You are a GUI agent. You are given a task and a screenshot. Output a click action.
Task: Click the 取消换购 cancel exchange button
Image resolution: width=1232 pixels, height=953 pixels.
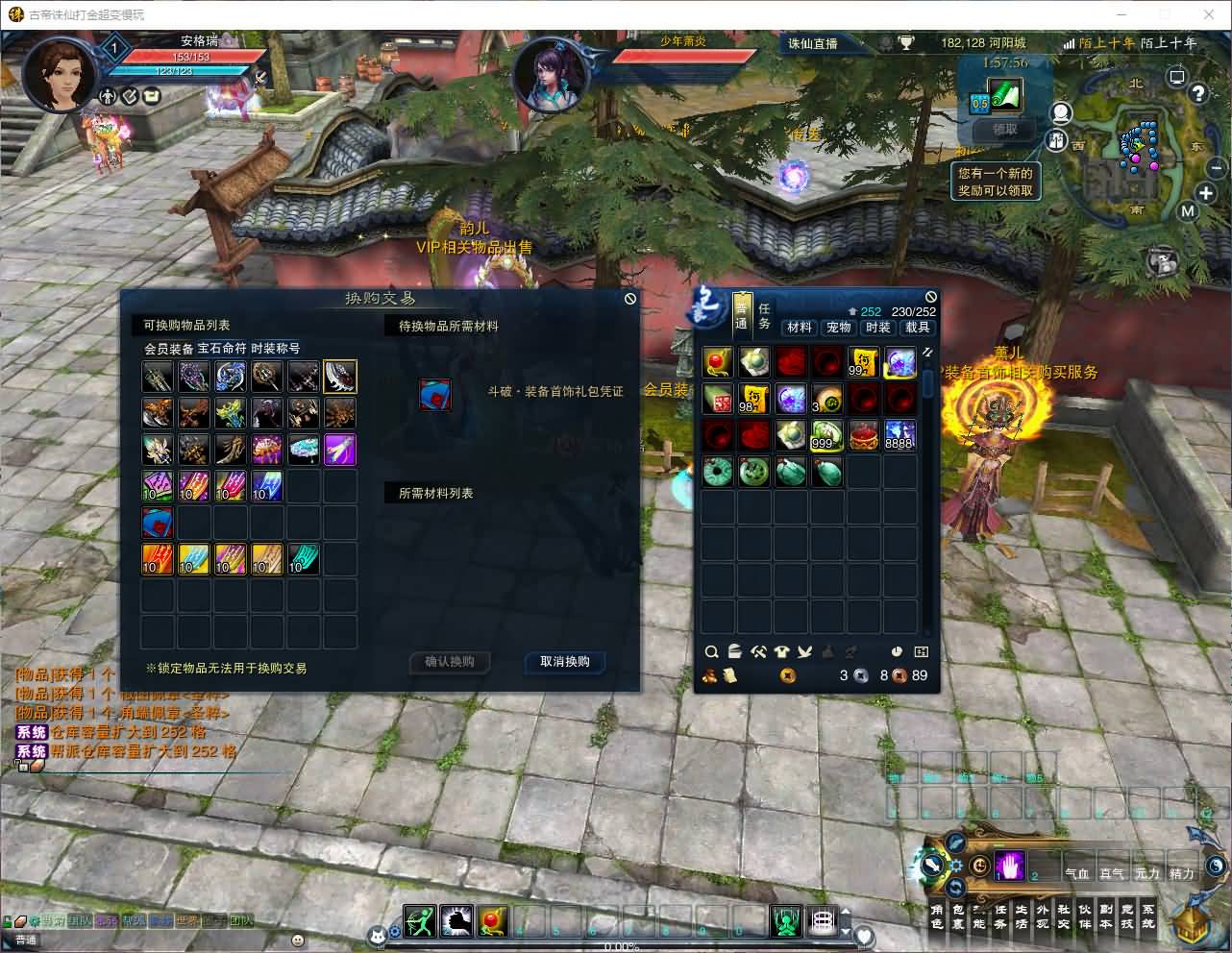pyautogui.click(x=563, y=663)
